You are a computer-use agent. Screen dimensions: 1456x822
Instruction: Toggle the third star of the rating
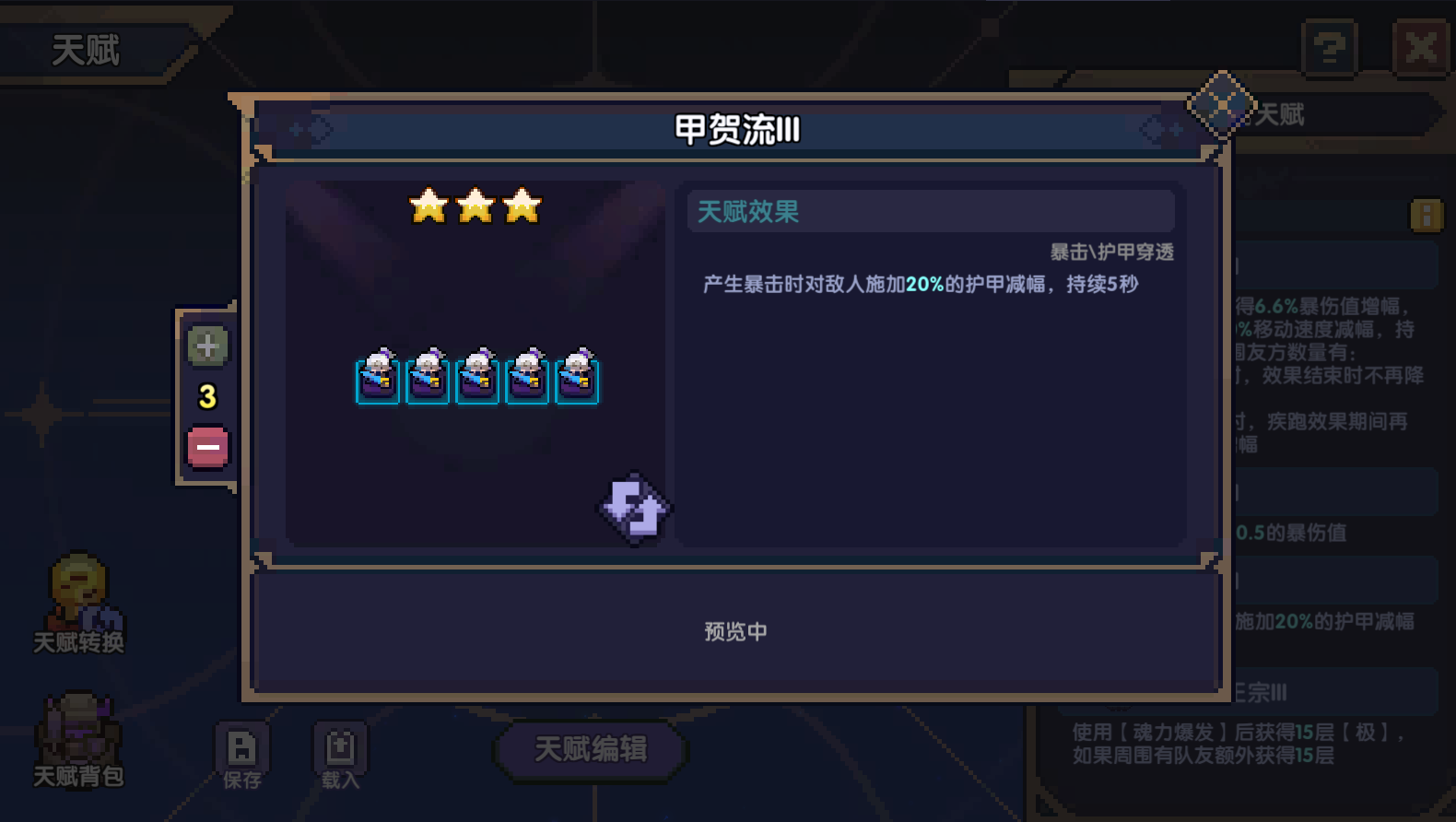[x=522, y=206]
